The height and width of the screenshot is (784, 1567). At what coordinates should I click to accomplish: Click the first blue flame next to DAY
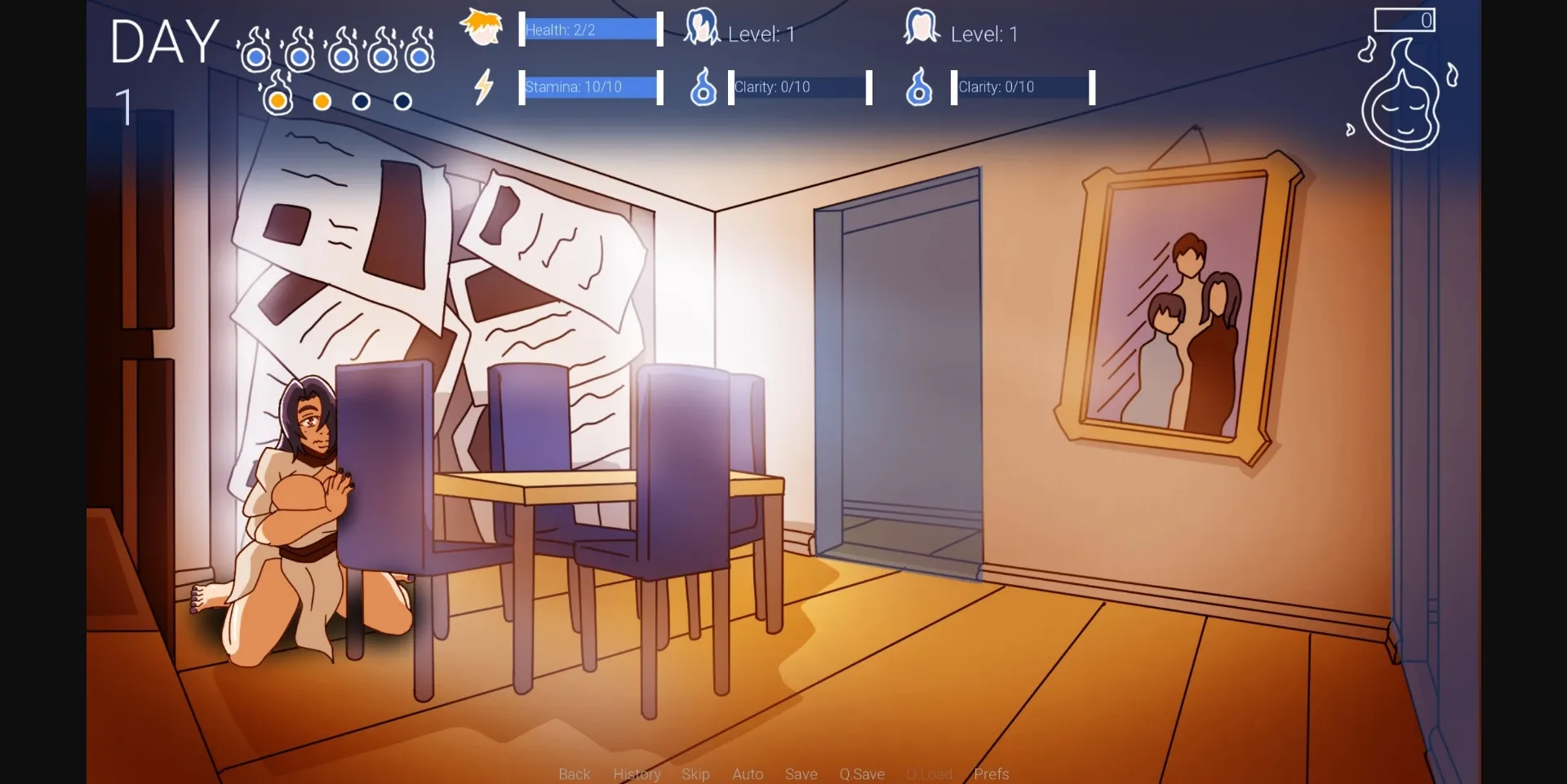(257, 53)
